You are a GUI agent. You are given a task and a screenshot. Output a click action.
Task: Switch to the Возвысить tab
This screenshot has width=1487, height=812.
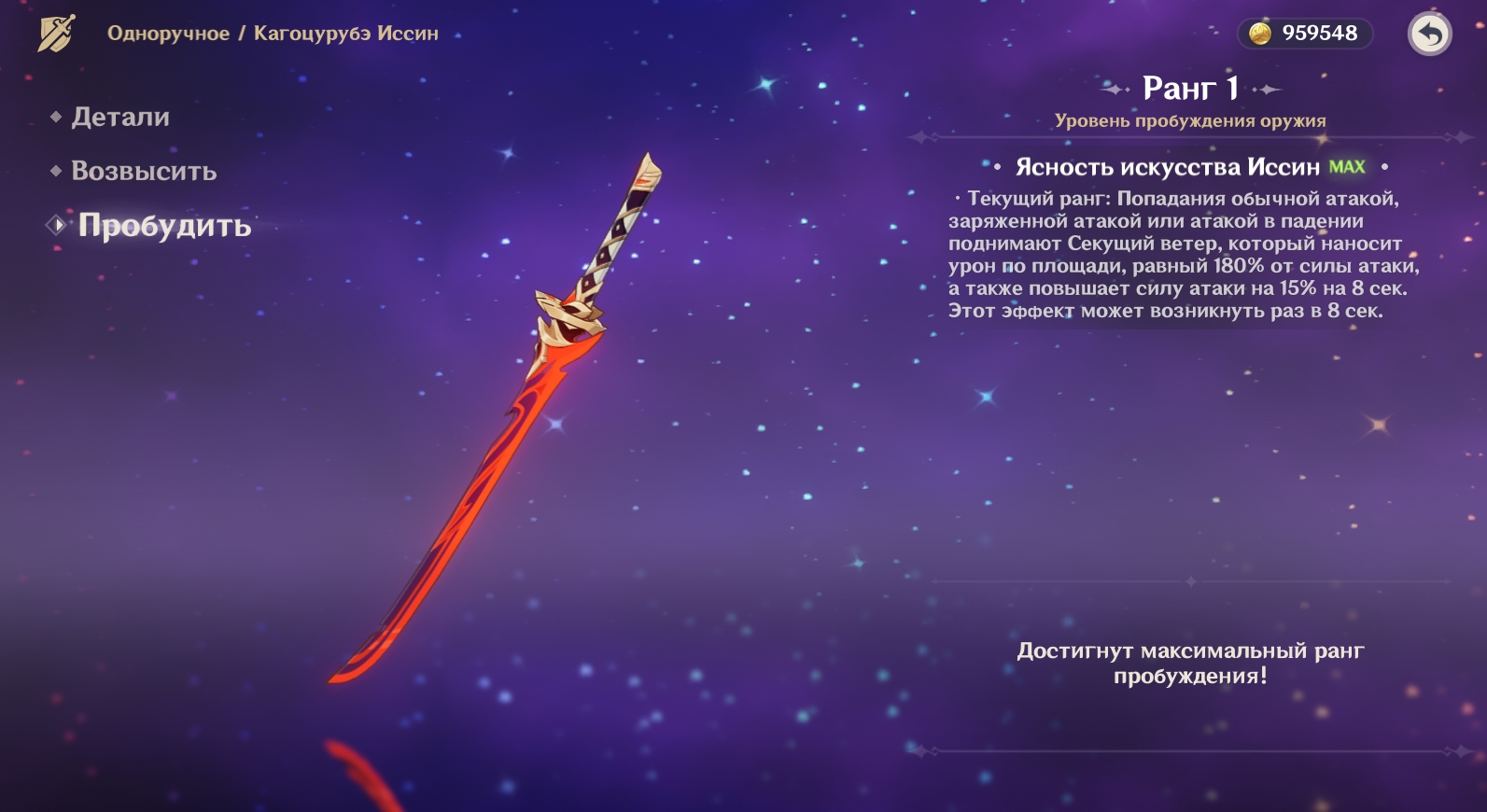(x=144, y=172)
